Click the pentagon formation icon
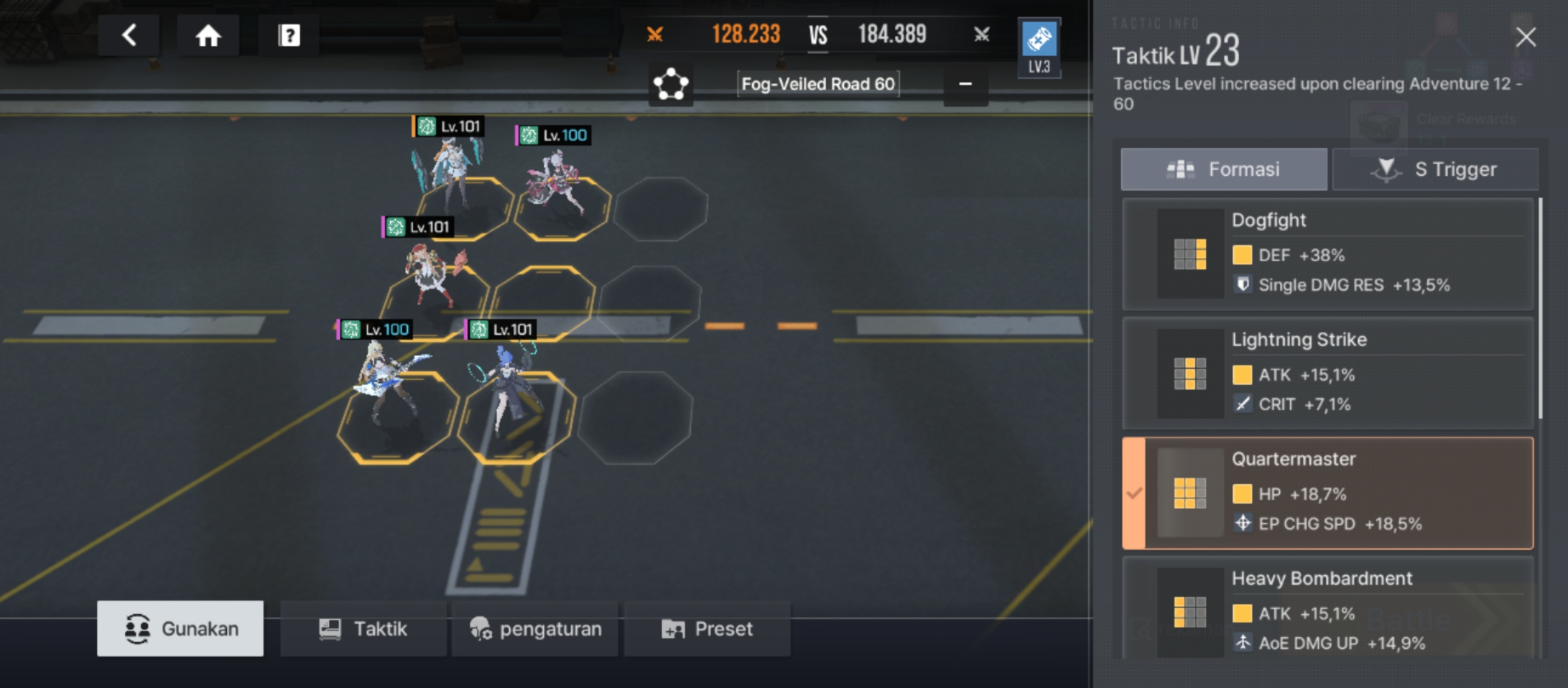 [x=671, y=84]
